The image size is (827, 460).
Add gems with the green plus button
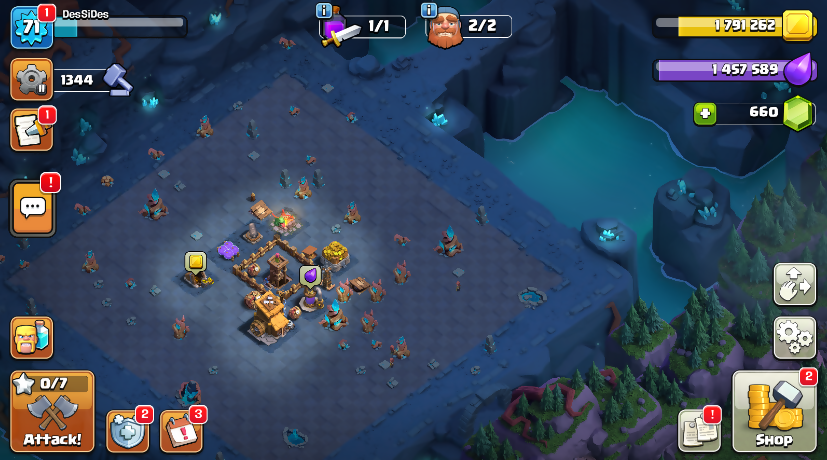[x=705, y=113]
